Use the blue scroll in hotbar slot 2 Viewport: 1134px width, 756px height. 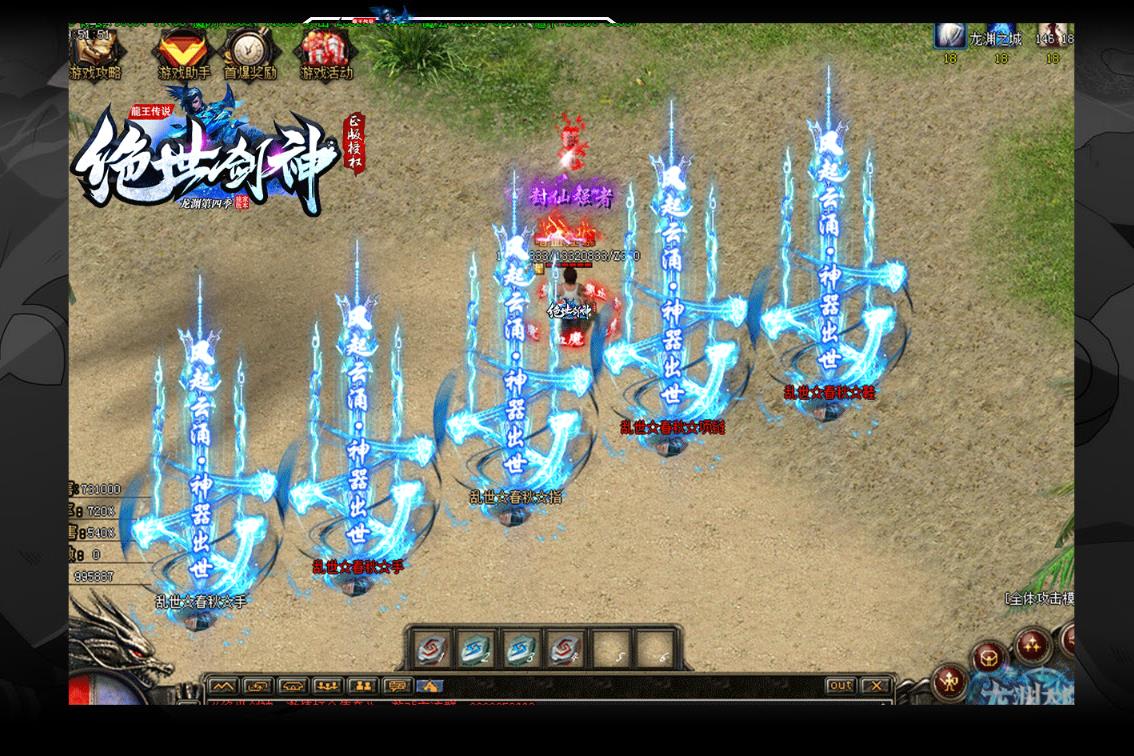tap(476, 650)
